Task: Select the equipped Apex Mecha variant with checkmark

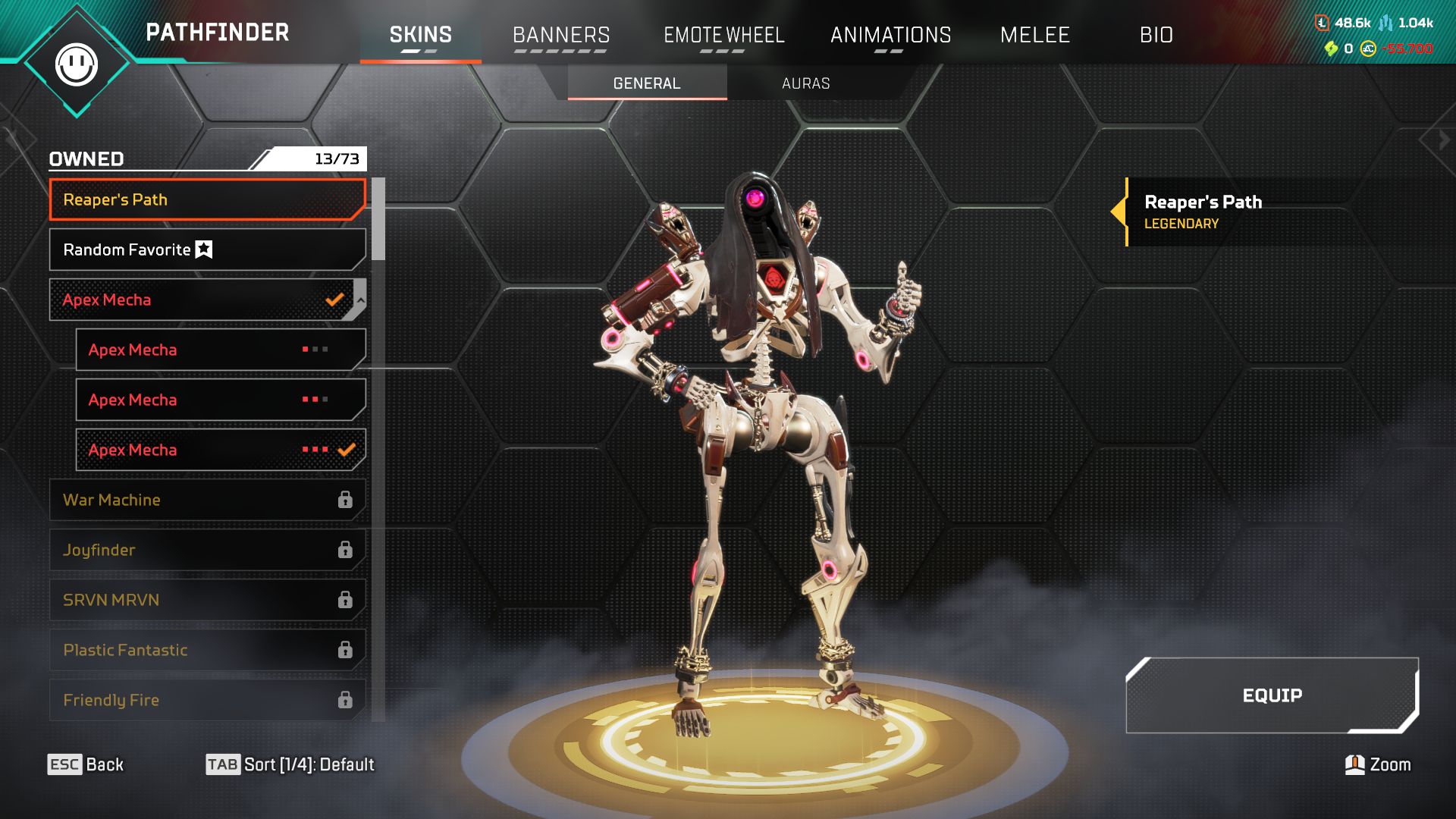Action: [x=220, y=450]
